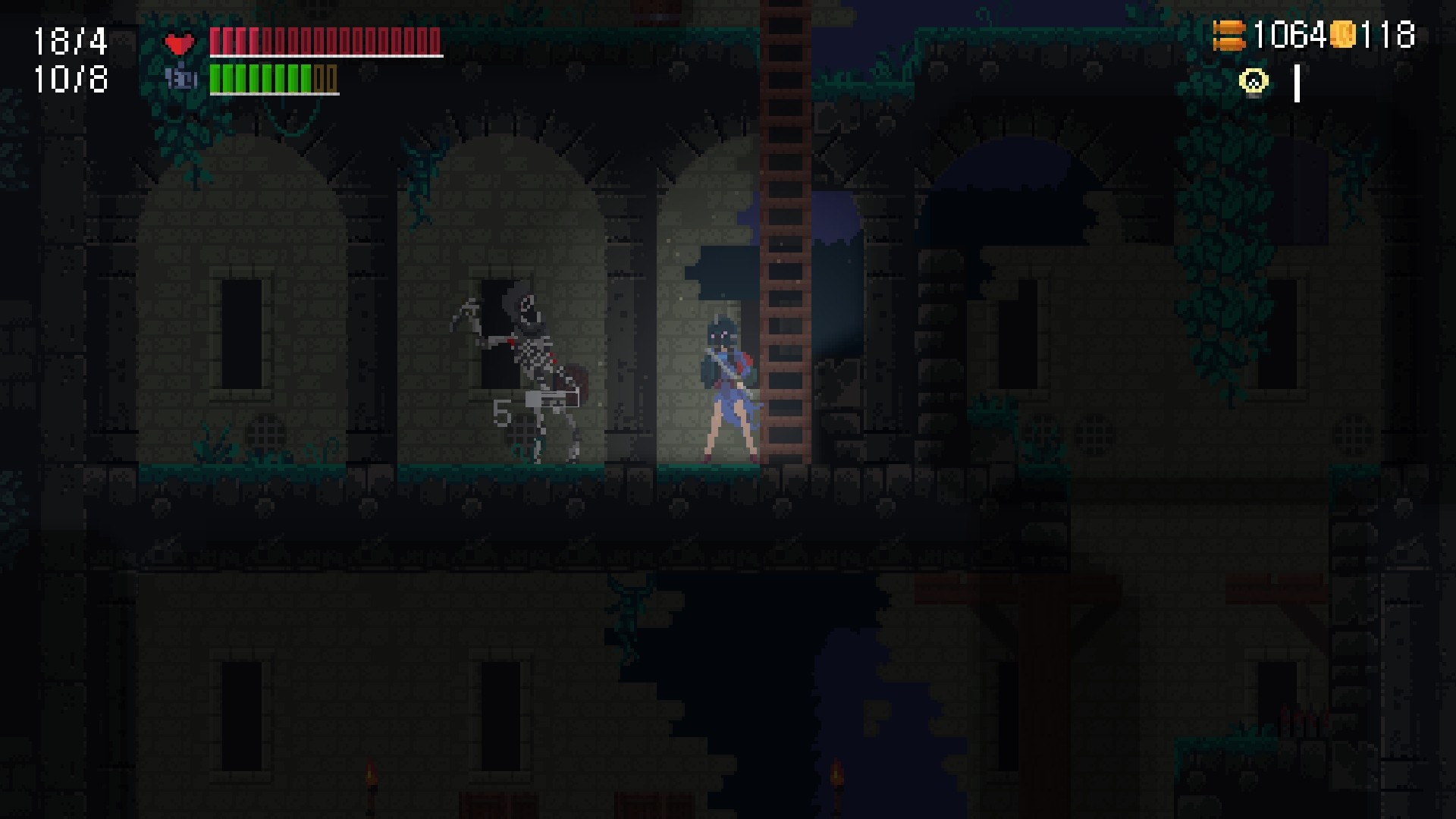The width and height of the screenshot is (1456, 819).
Task: Select the potion flask icon under the heart
Action: [x=179, y=80]
